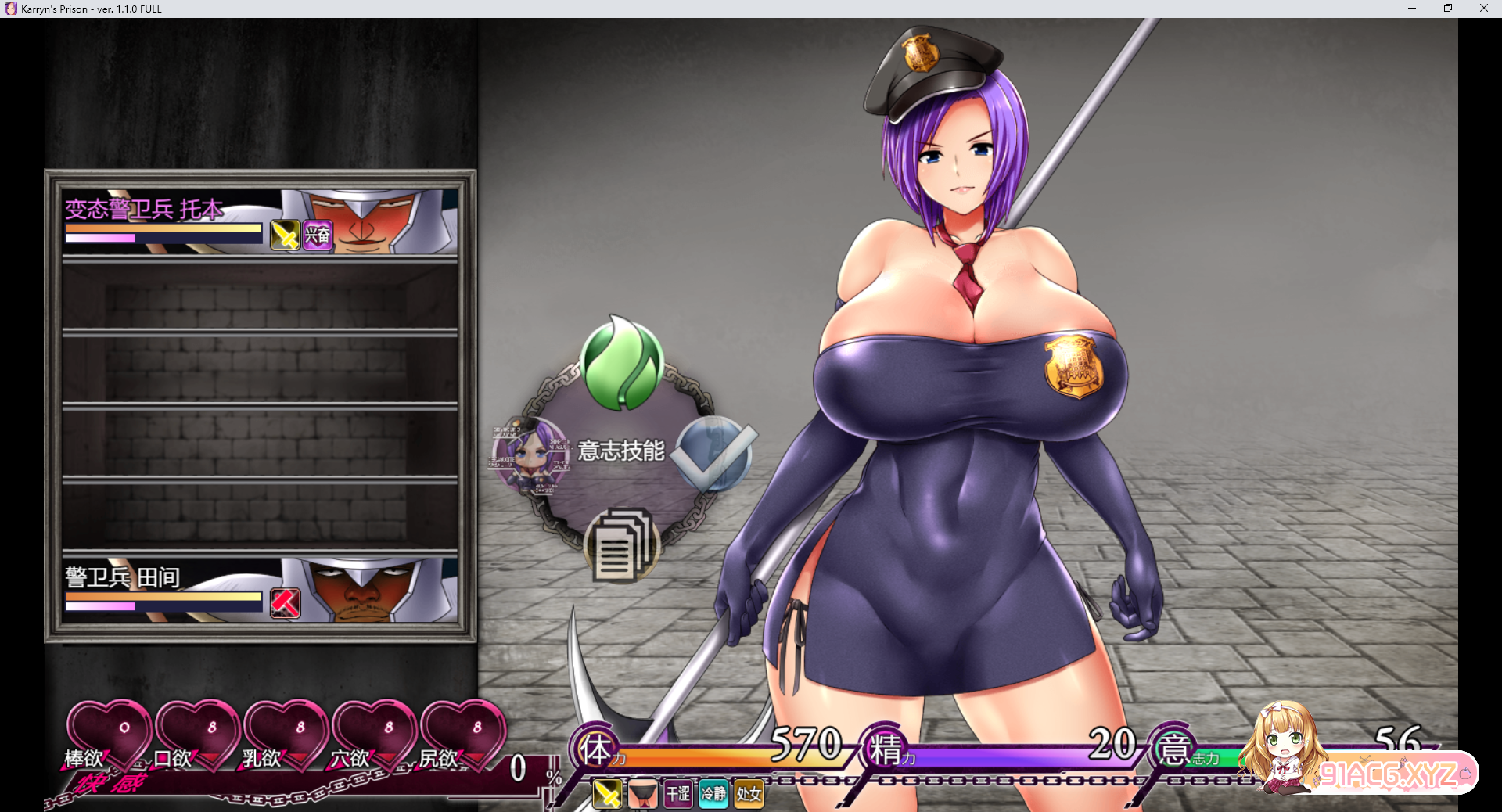Select enemy 变态警卫兵 托本 in the list

(x=260, y=221)
